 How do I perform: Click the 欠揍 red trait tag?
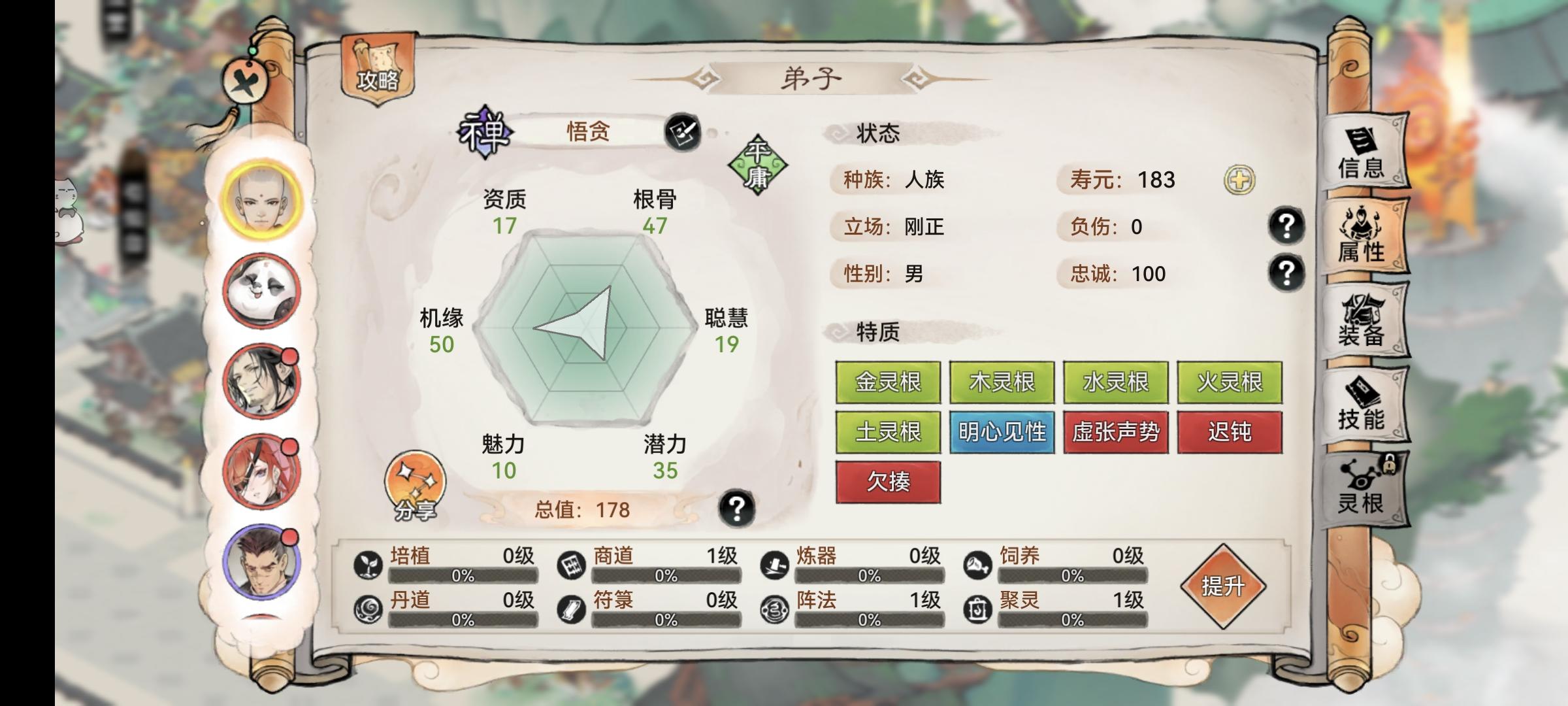coord(888,480)
